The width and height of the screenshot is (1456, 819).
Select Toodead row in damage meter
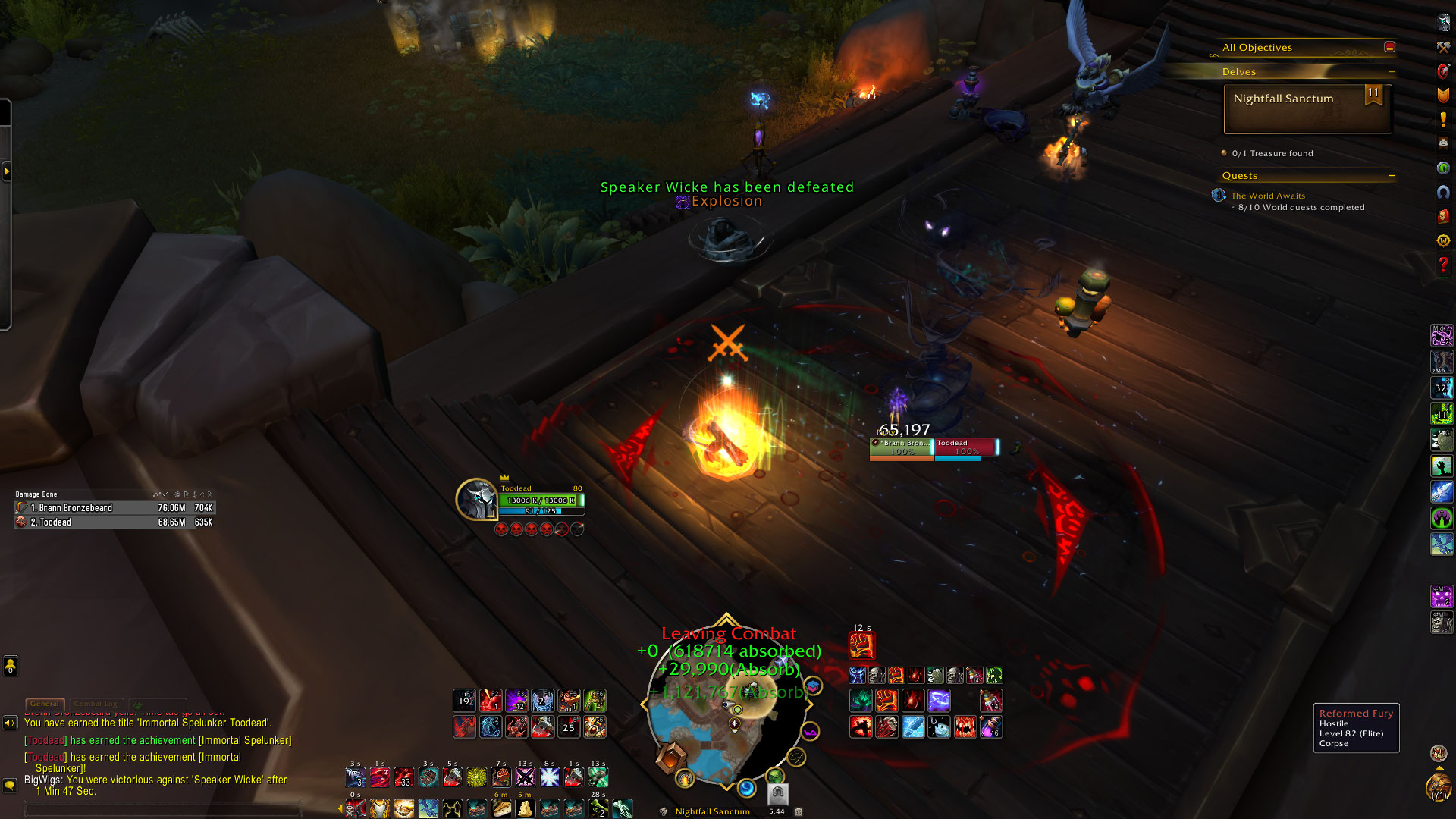pyautogui.click(x=114, y=522)
